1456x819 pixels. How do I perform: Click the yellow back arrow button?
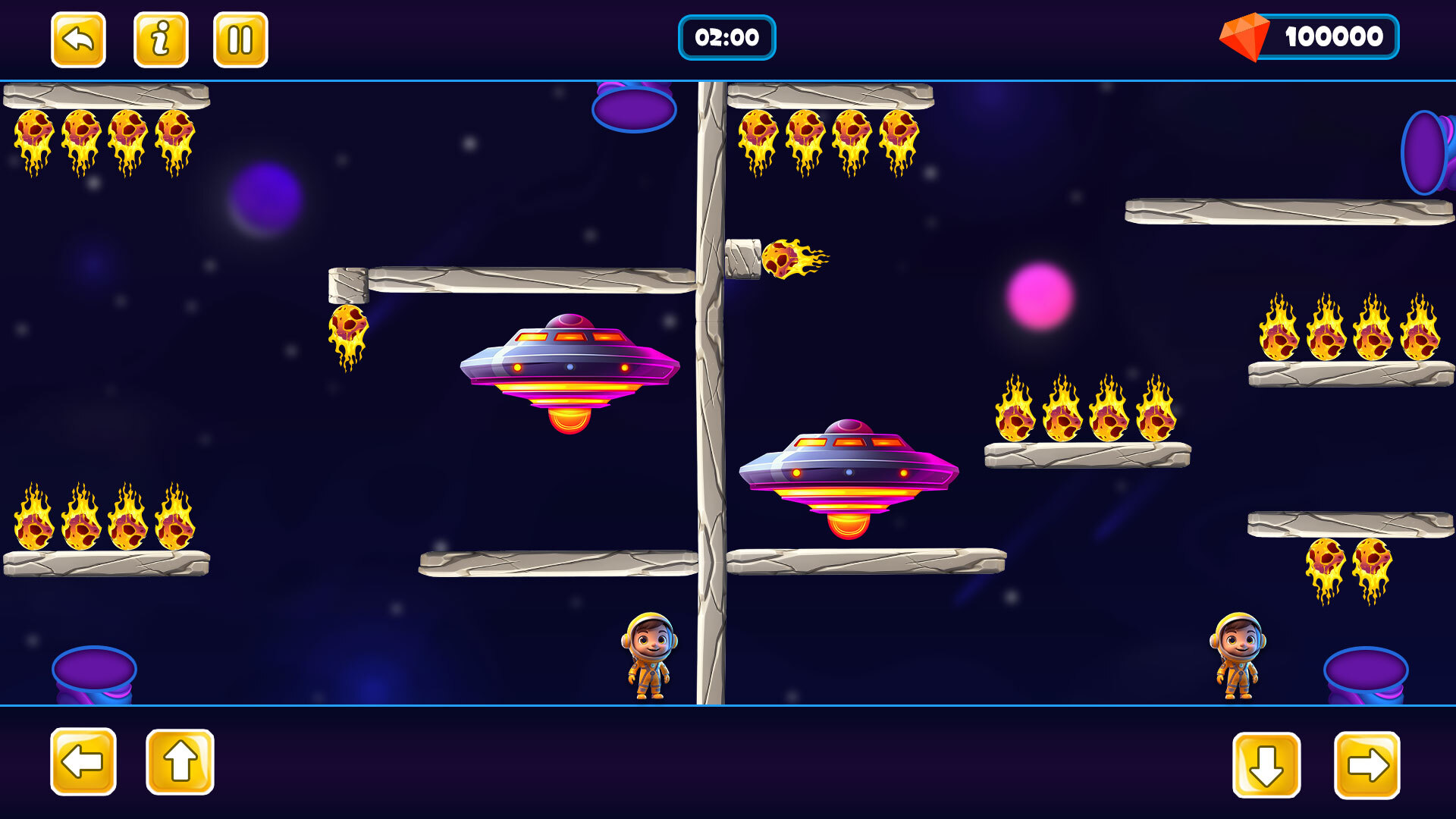(78, 39)
